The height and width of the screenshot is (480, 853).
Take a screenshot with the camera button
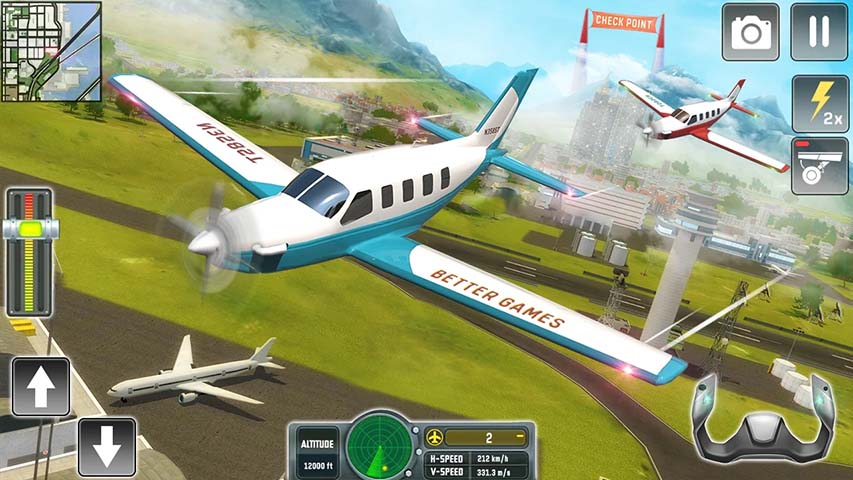(x=751, y=32)
